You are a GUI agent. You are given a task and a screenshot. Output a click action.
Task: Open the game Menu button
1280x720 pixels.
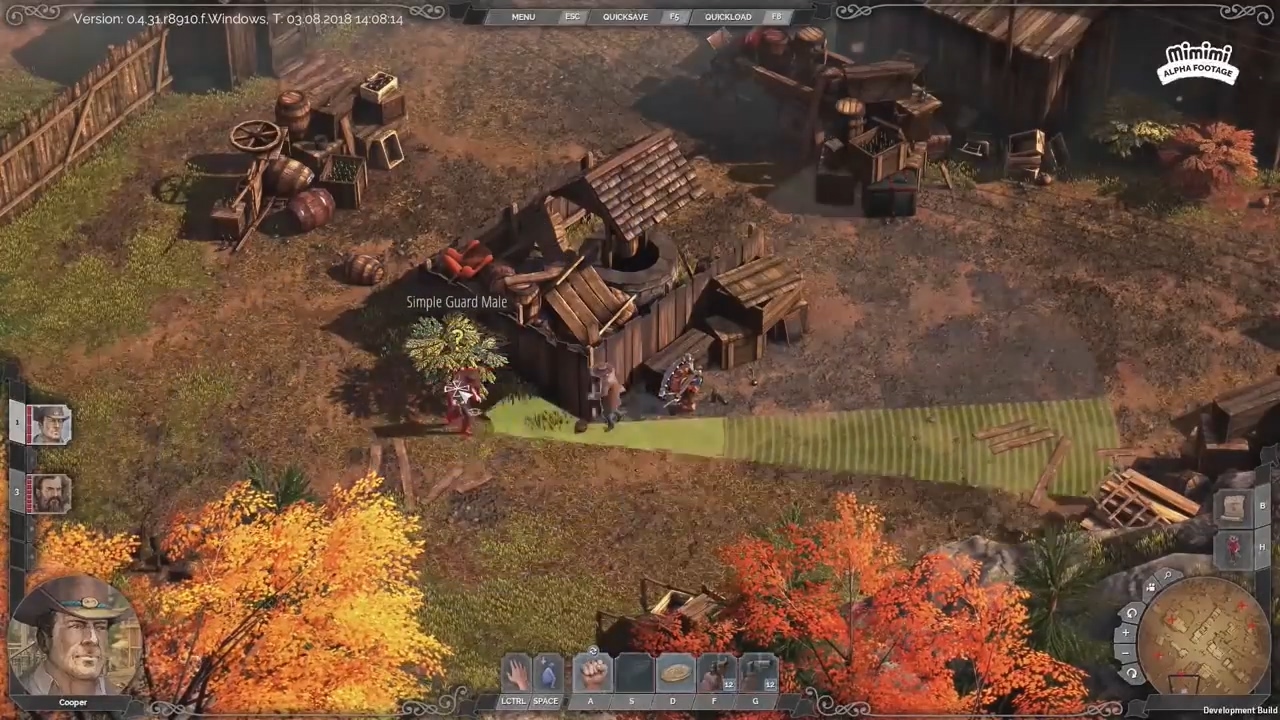pos(523,17)
